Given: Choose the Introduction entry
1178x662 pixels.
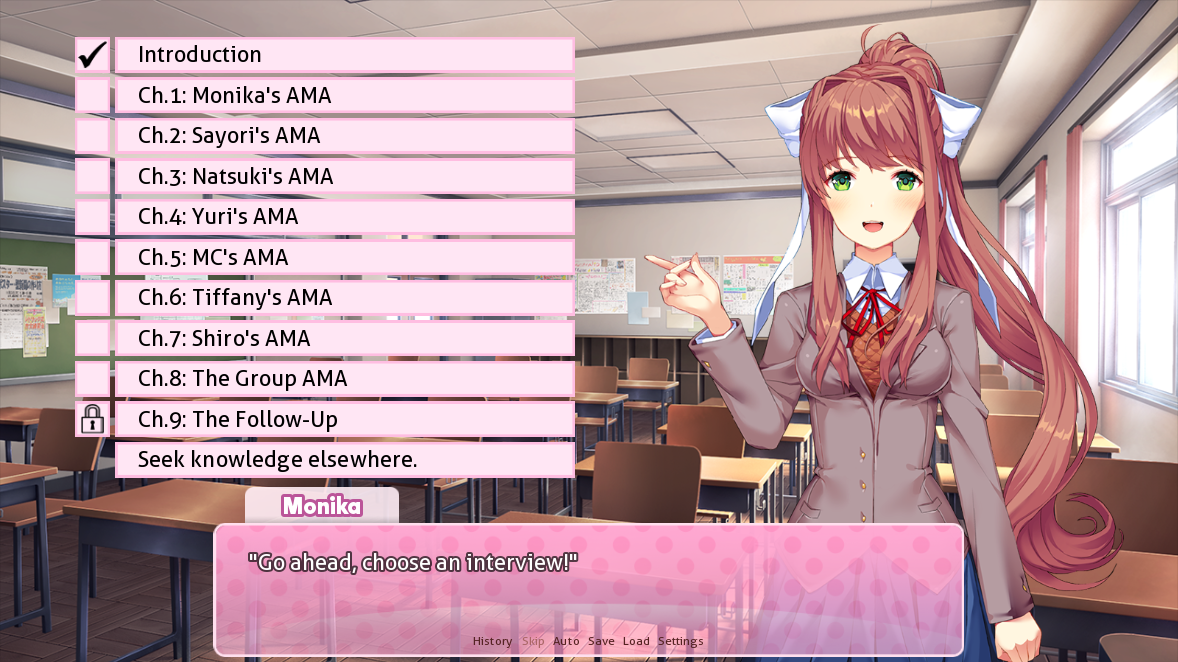Looking at the screenshot, I should (344, 55).
